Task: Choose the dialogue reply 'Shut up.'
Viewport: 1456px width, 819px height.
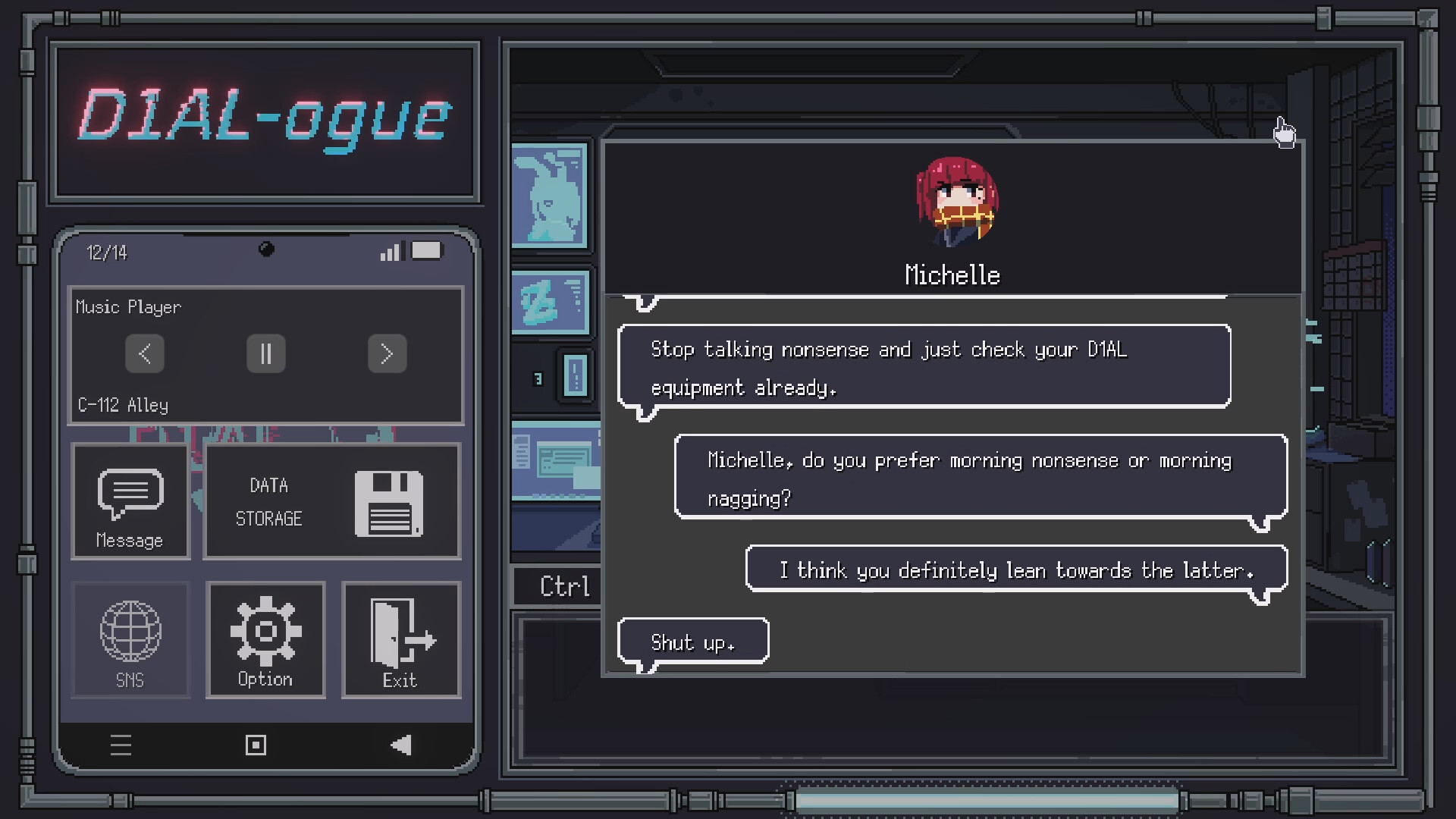Action: [692, 642]
